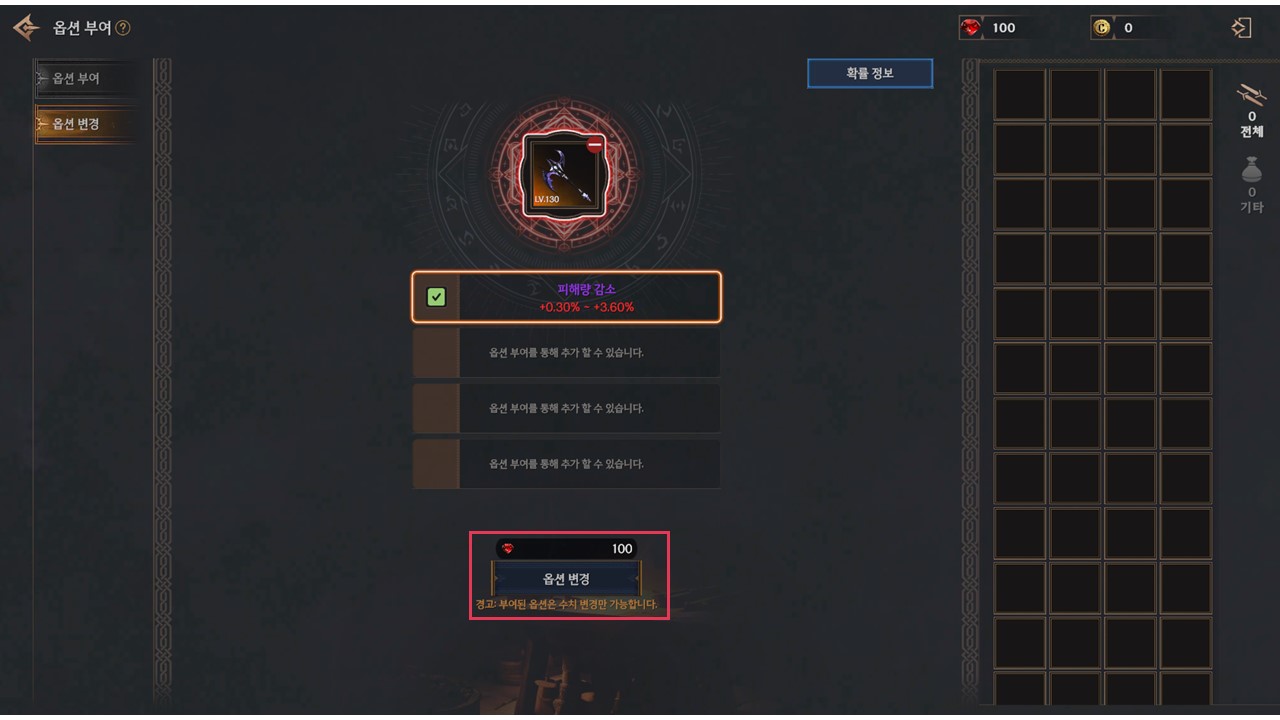
Task: Remove the LV.130 weapon with the red minus
Action: [595, 145]
